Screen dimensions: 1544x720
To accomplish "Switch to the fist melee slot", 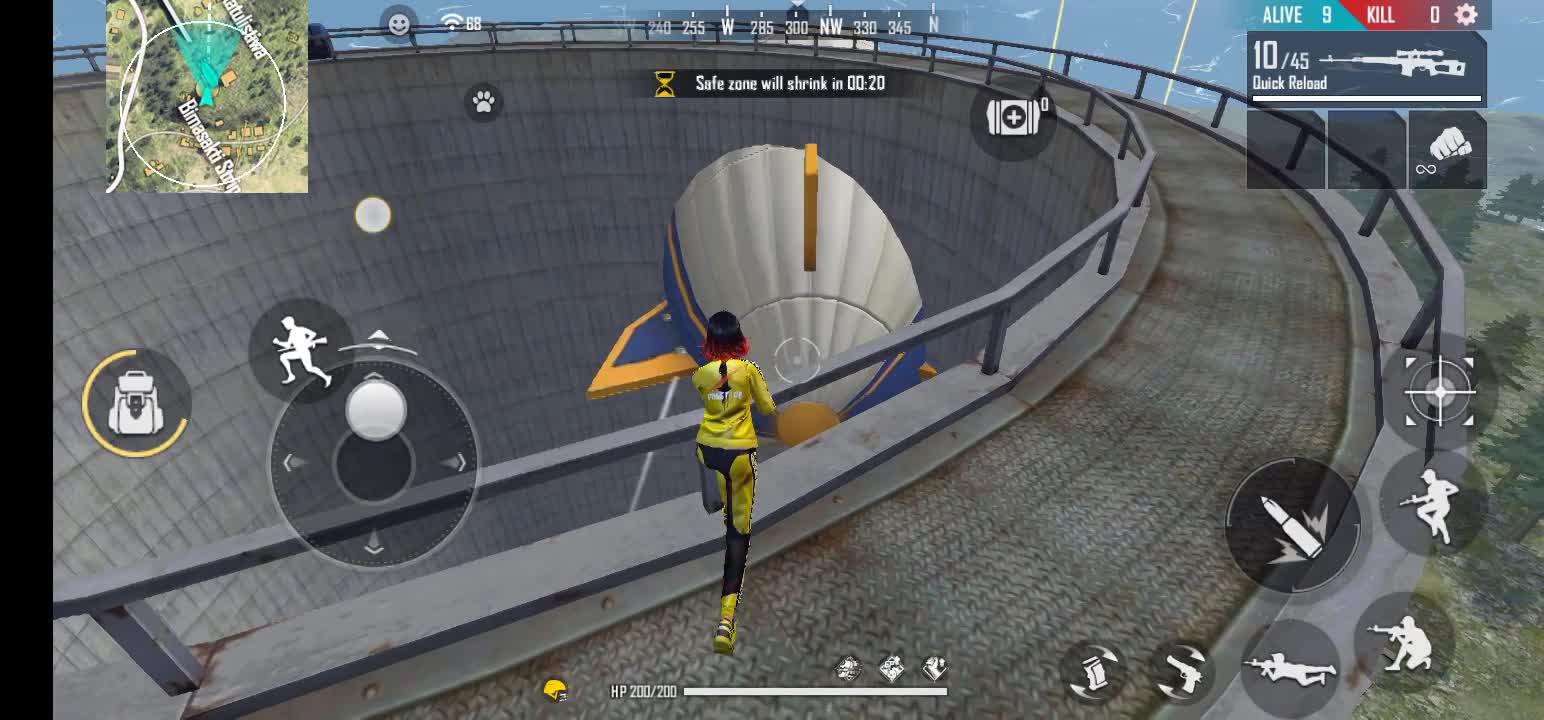I will point(1447,151).
